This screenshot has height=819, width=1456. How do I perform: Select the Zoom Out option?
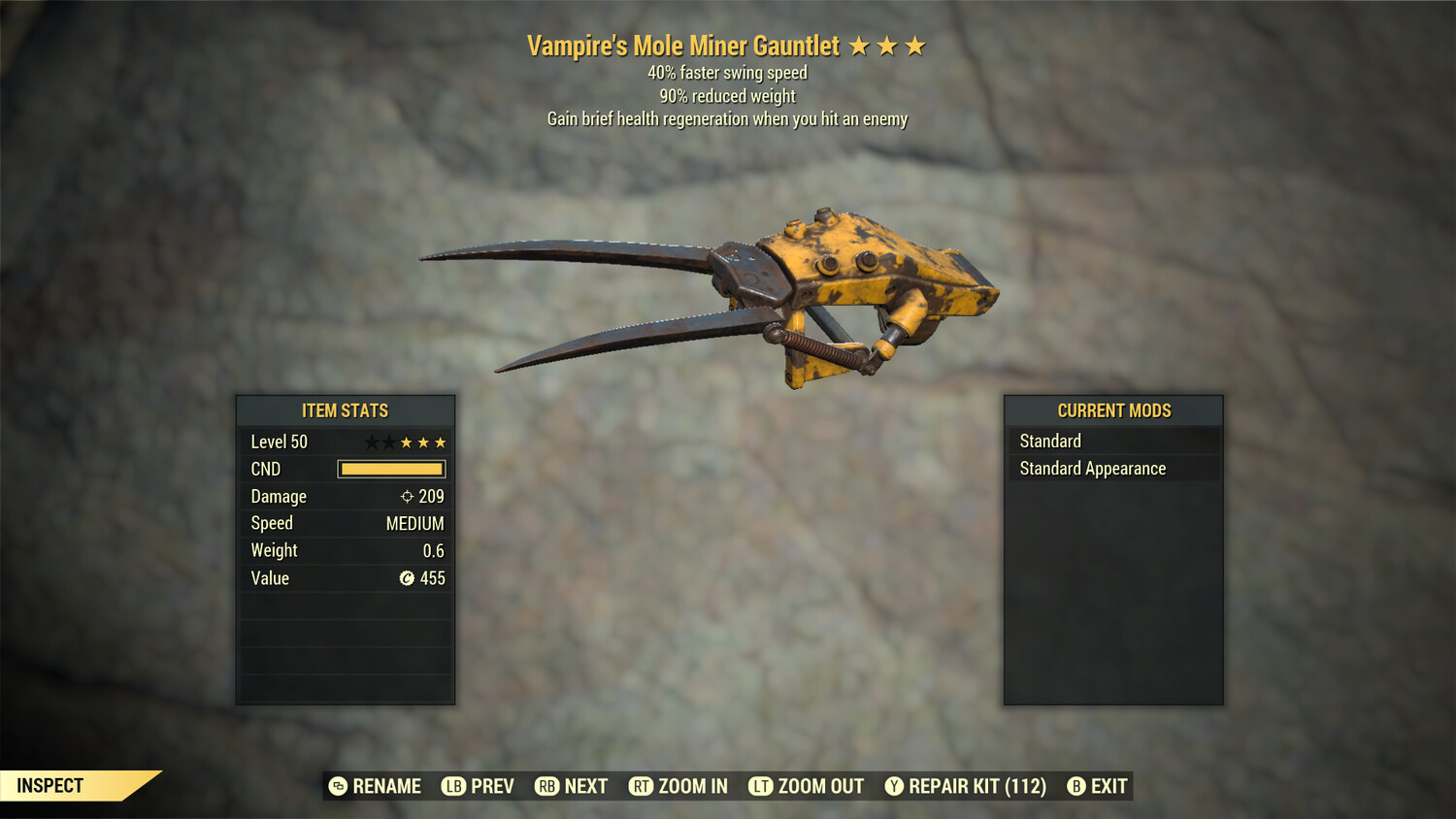pyautogui.click(x=807, y=786)
